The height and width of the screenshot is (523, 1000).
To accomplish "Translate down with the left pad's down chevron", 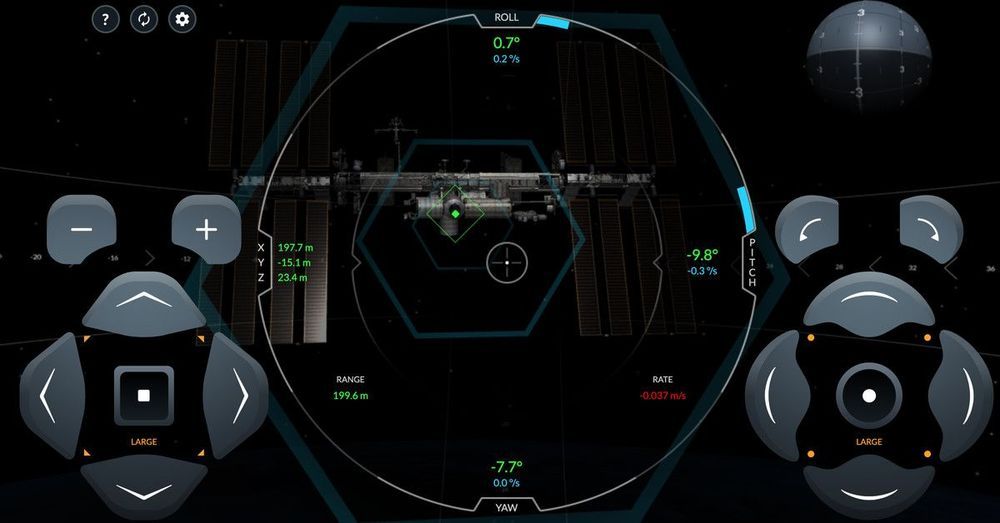I will coord(143,490).
